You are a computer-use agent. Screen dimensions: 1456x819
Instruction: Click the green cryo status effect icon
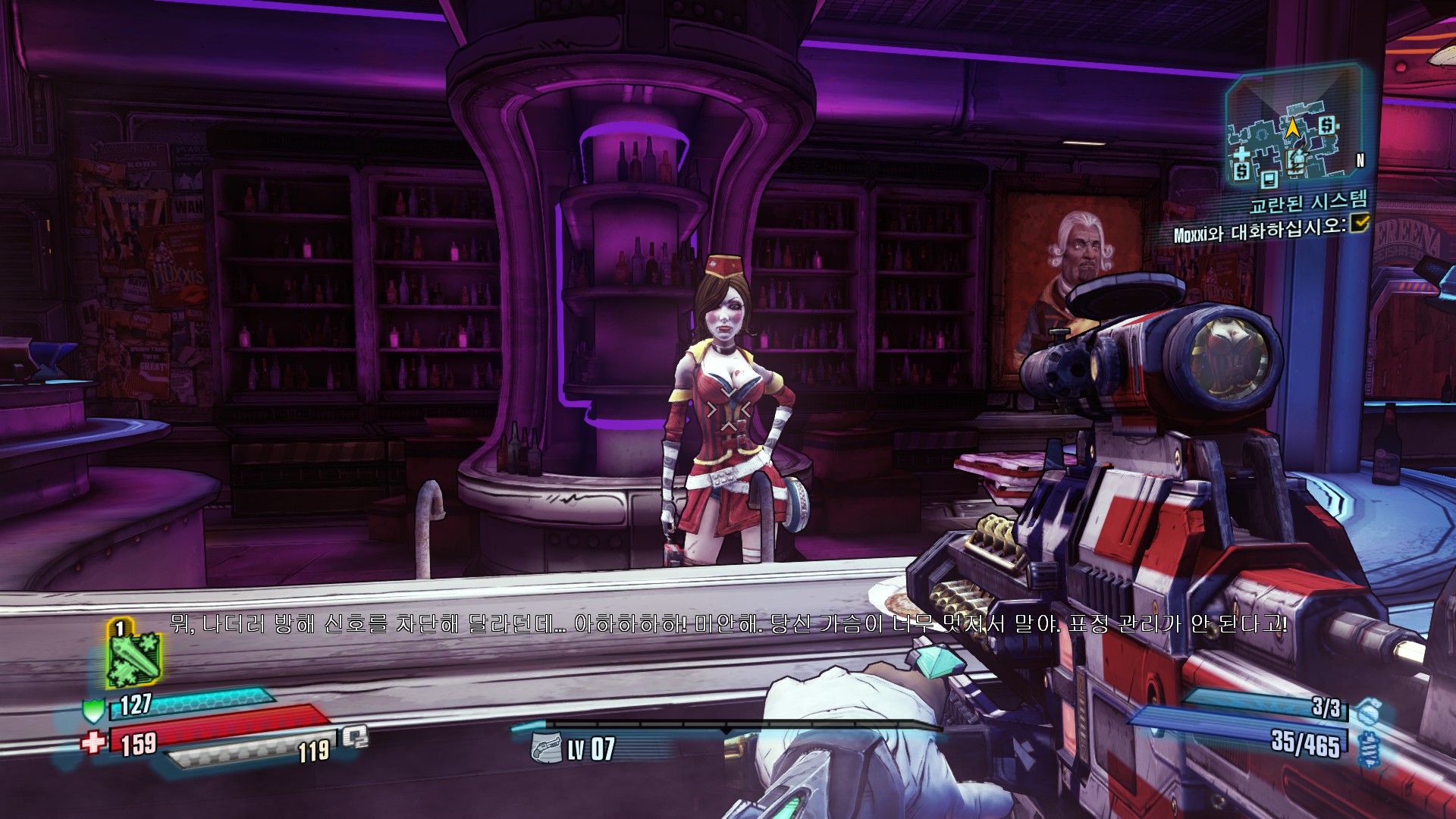[133, 657]
